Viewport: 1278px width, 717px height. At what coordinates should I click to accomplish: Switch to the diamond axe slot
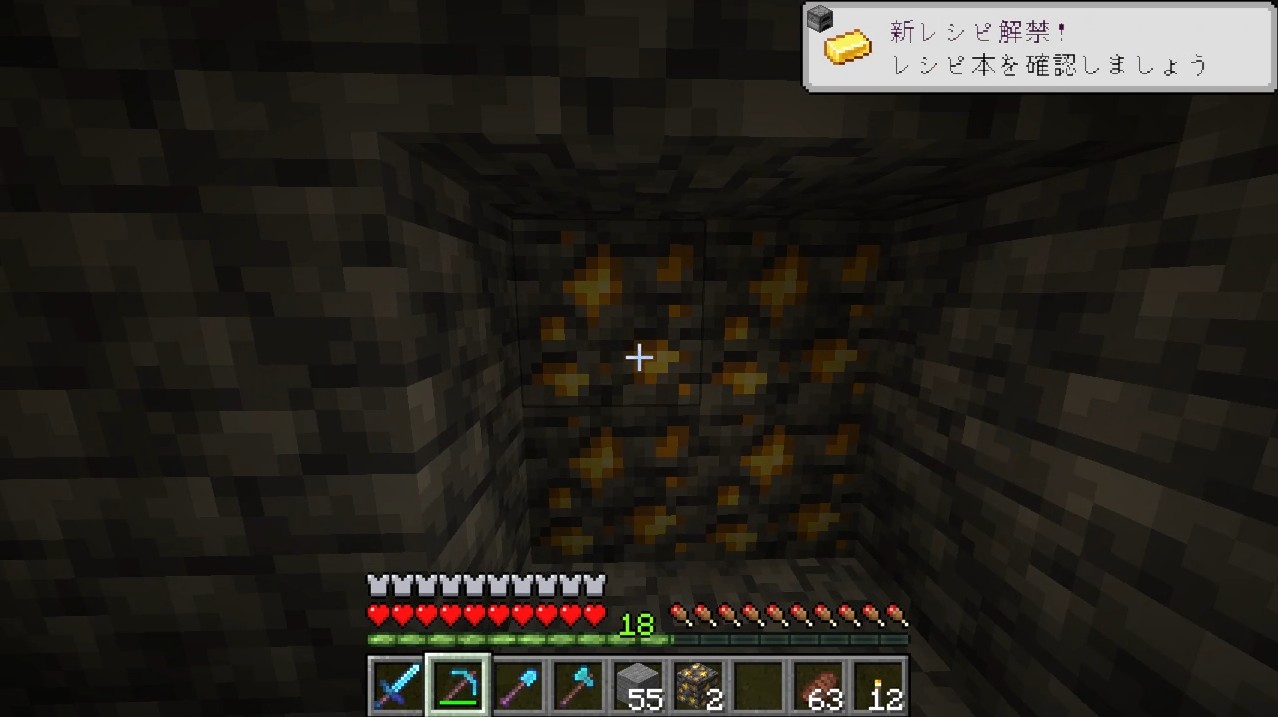[578, 686]
